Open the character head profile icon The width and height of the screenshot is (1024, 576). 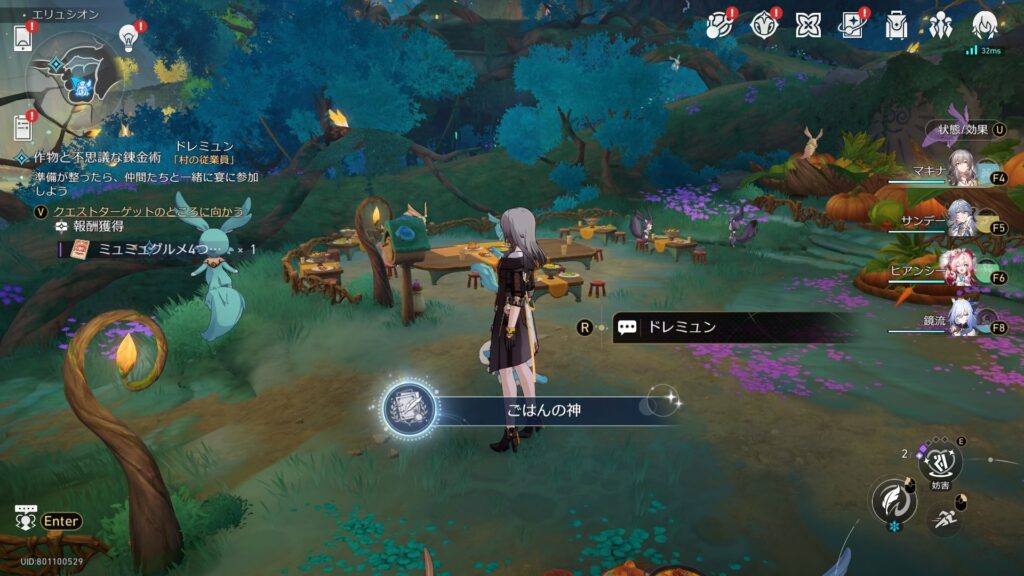(x=985, y=26)
